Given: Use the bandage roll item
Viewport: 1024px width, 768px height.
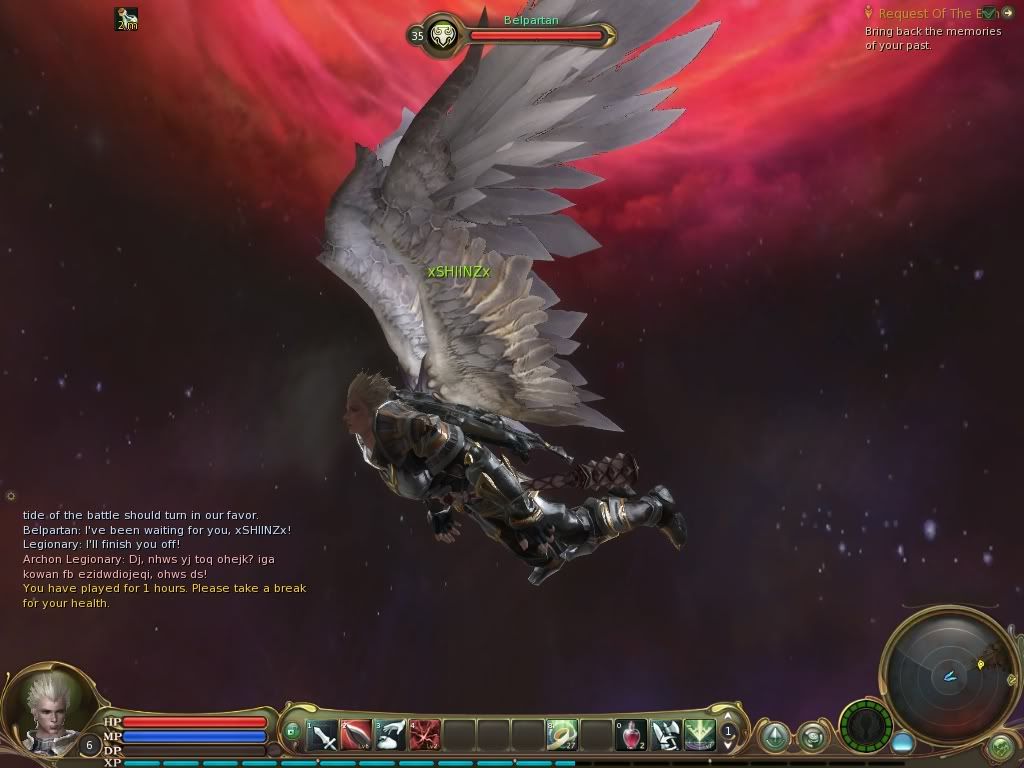Looking at the screenshot, I should (x=563, y=736).
